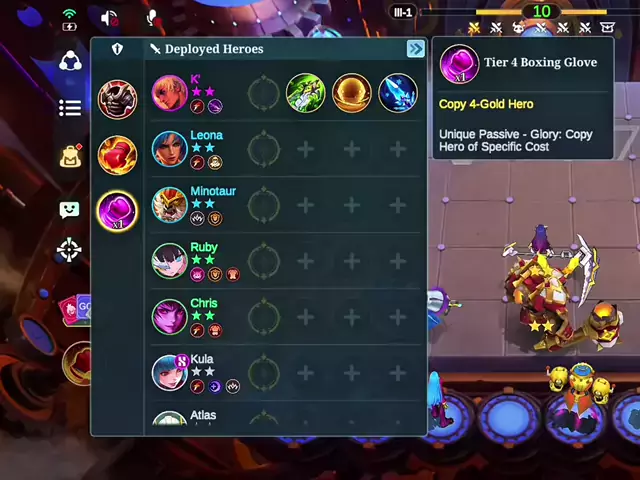640x480 pixels.
Task: Toggle the speaker sound icon
Action: click(109, 17)
